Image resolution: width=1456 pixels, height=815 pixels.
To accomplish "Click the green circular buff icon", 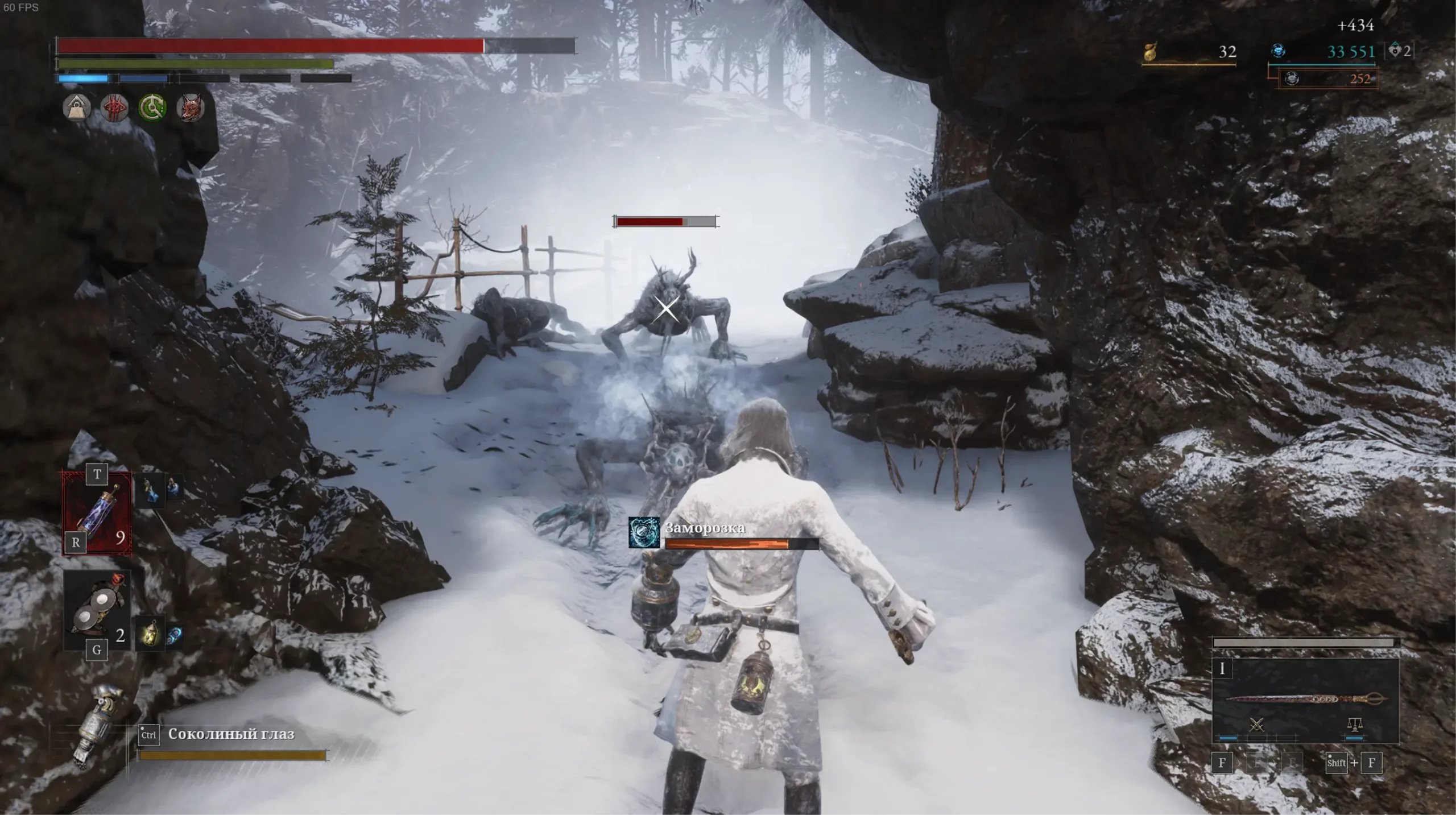I will [152, 107].
